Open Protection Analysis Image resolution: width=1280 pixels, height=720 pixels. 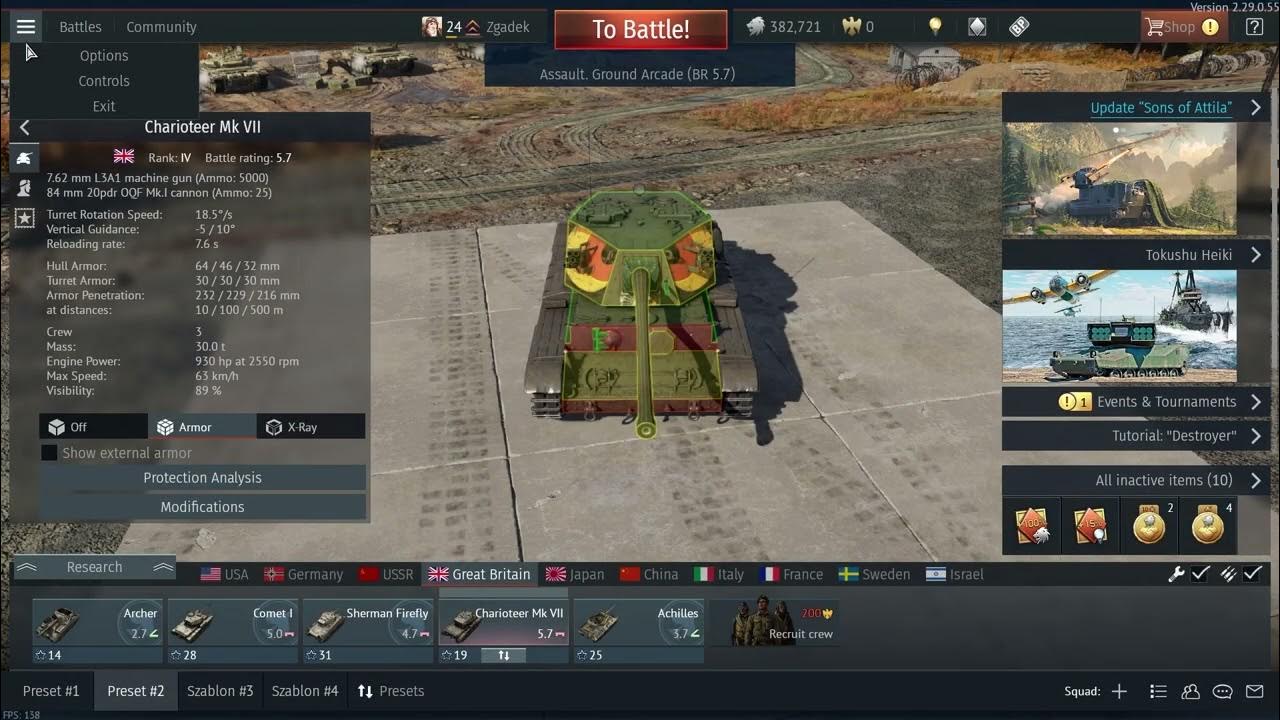(x=202, y=477)
